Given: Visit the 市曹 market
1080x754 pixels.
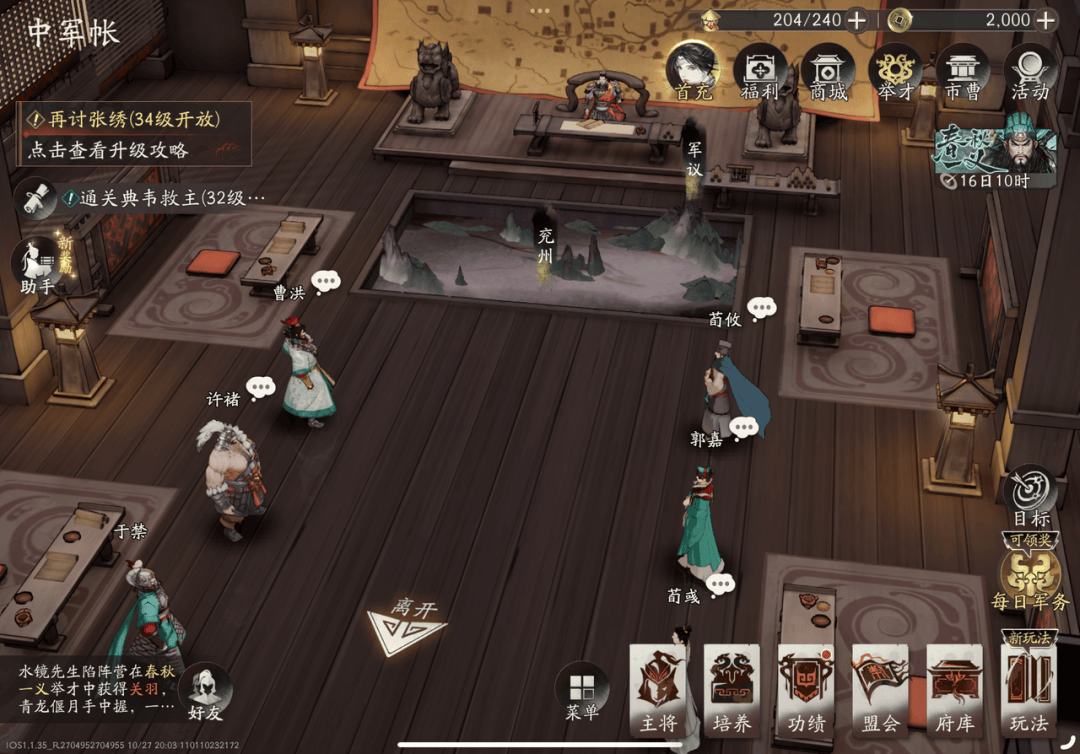Looking at the screenshot, I should [963, 72].
